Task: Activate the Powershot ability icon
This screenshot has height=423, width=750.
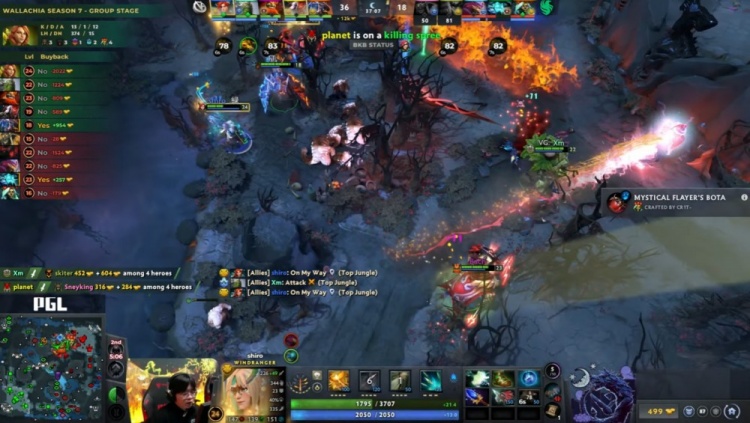Action: pos(369,381)
